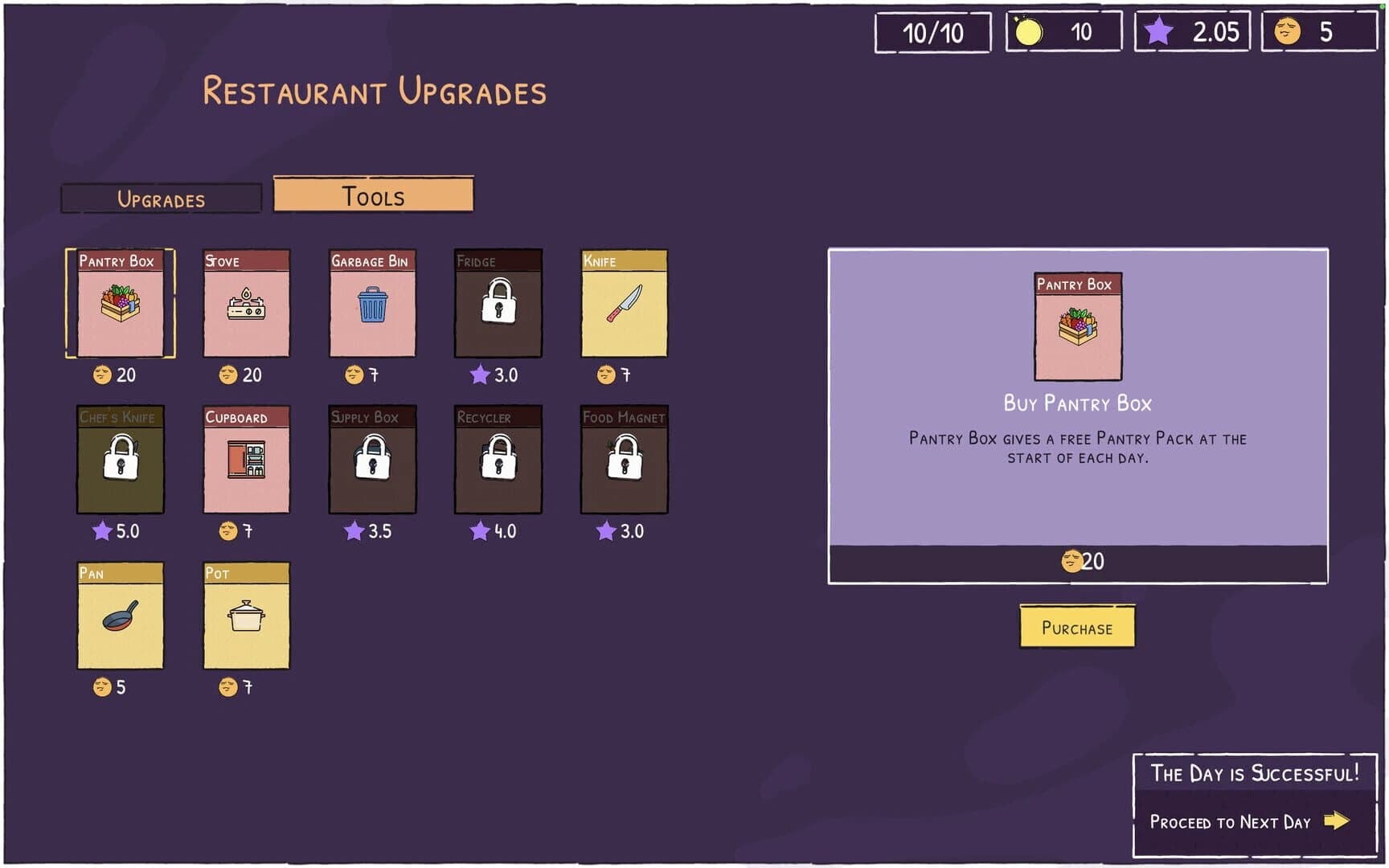This screenshot has width=1389, height=868.
Task: Select the locked Fridge tool
Action: (x=498, y=305)
